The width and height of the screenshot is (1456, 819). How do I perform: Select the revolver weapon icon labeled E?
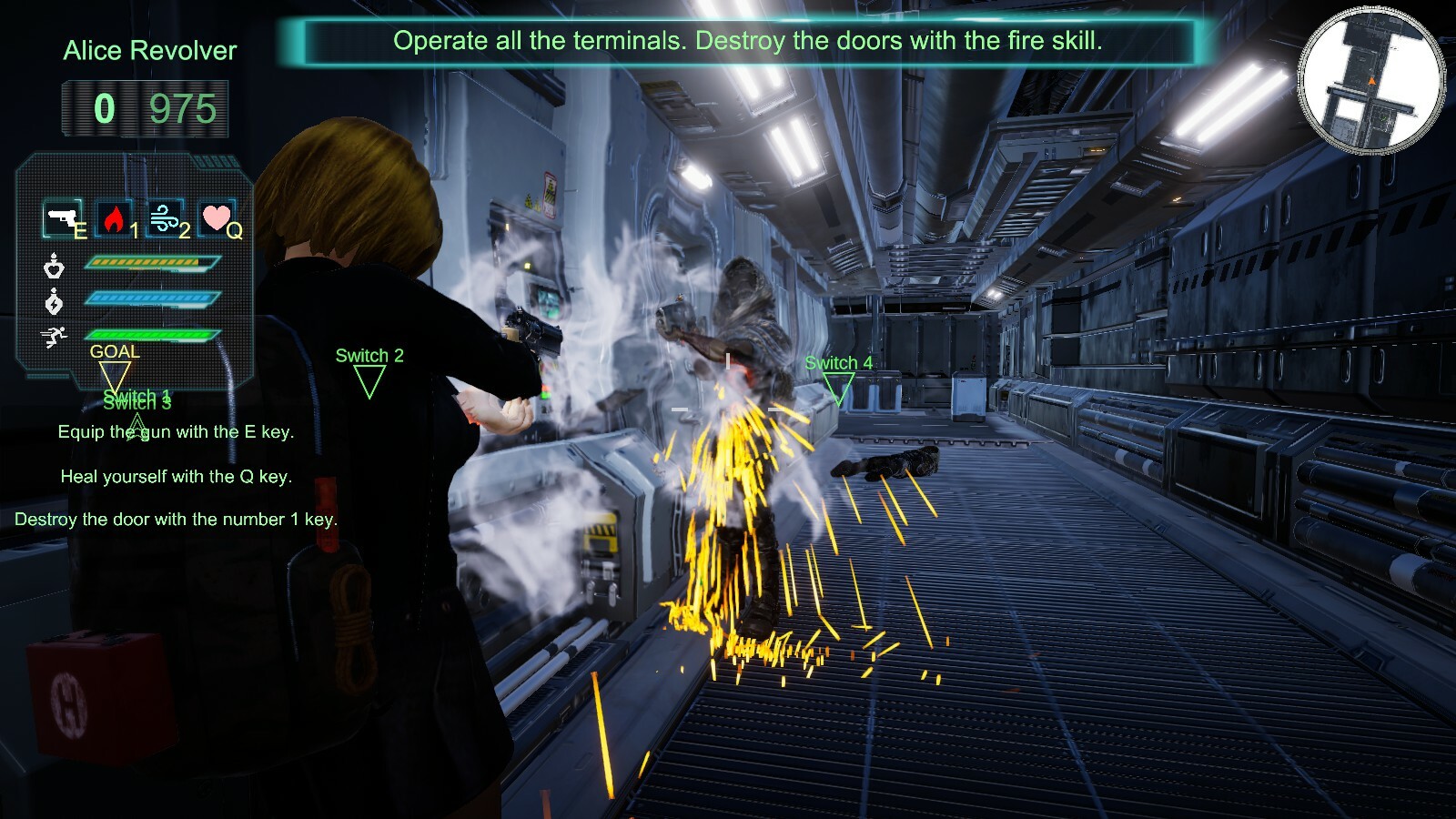[62, 218]
